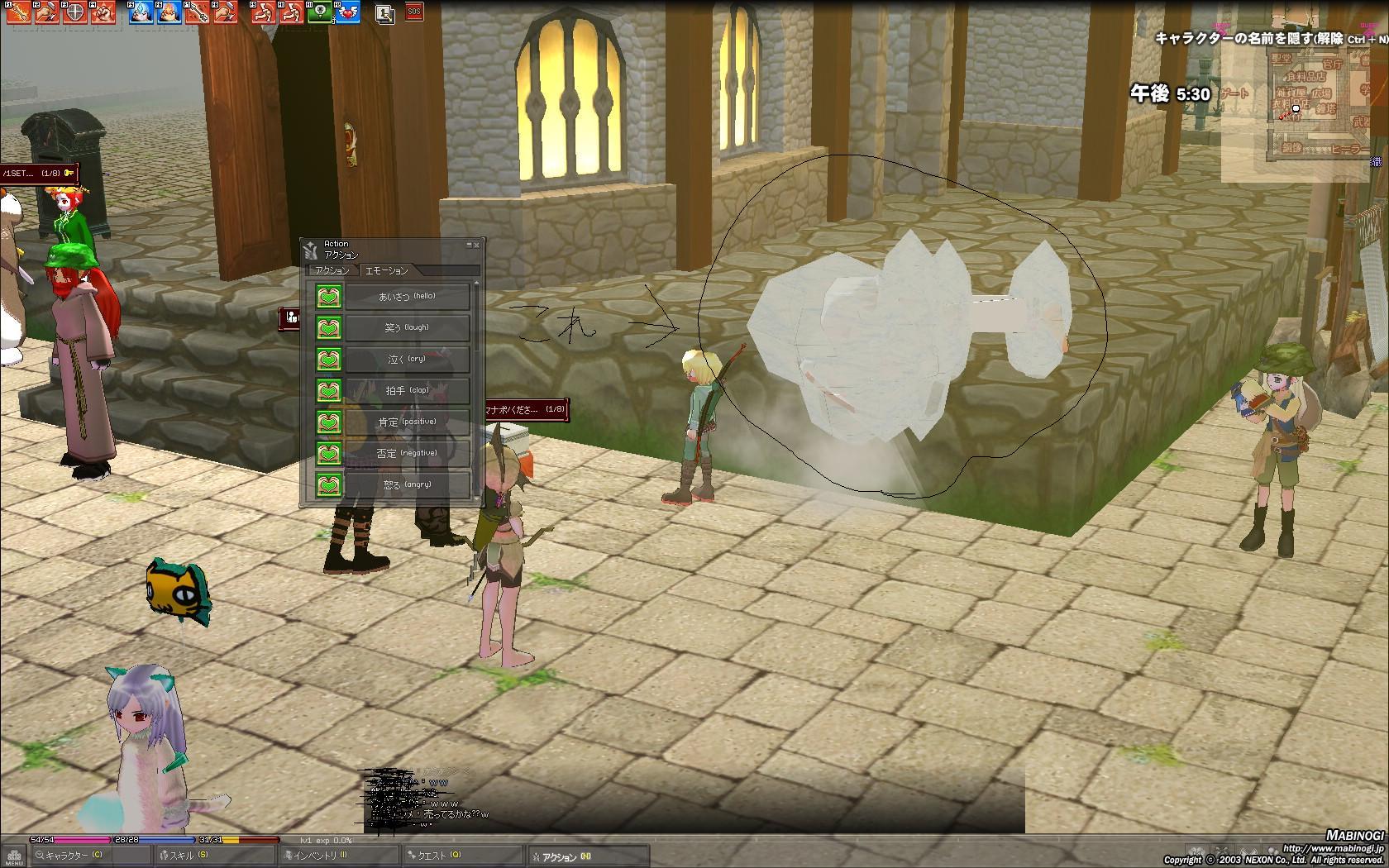
Task: Toggle the アクション (Action) taskbar button
Action: [564, 857]
